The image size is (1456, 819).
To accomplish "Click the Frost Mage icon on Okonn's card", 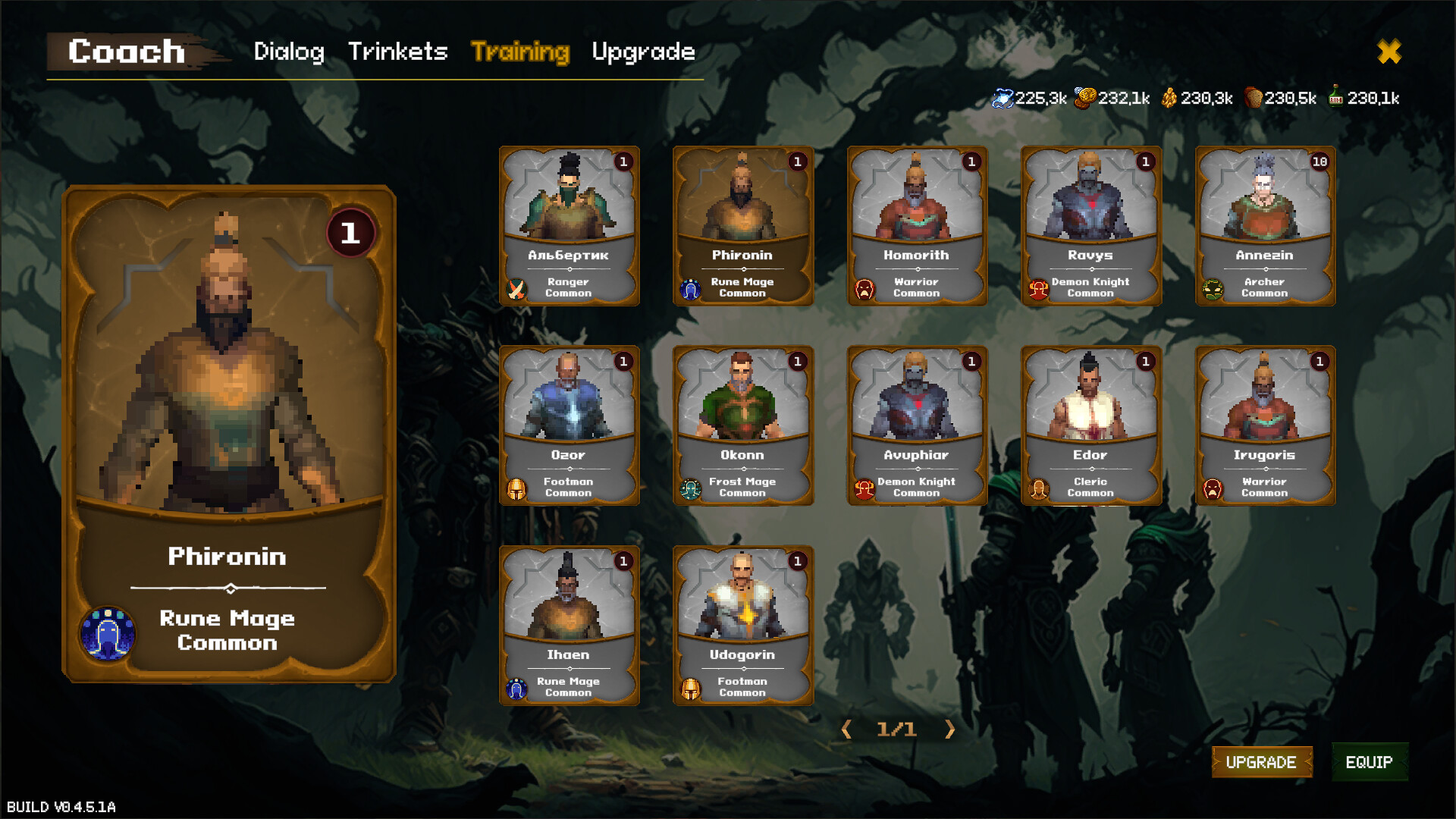I will 690,488.
